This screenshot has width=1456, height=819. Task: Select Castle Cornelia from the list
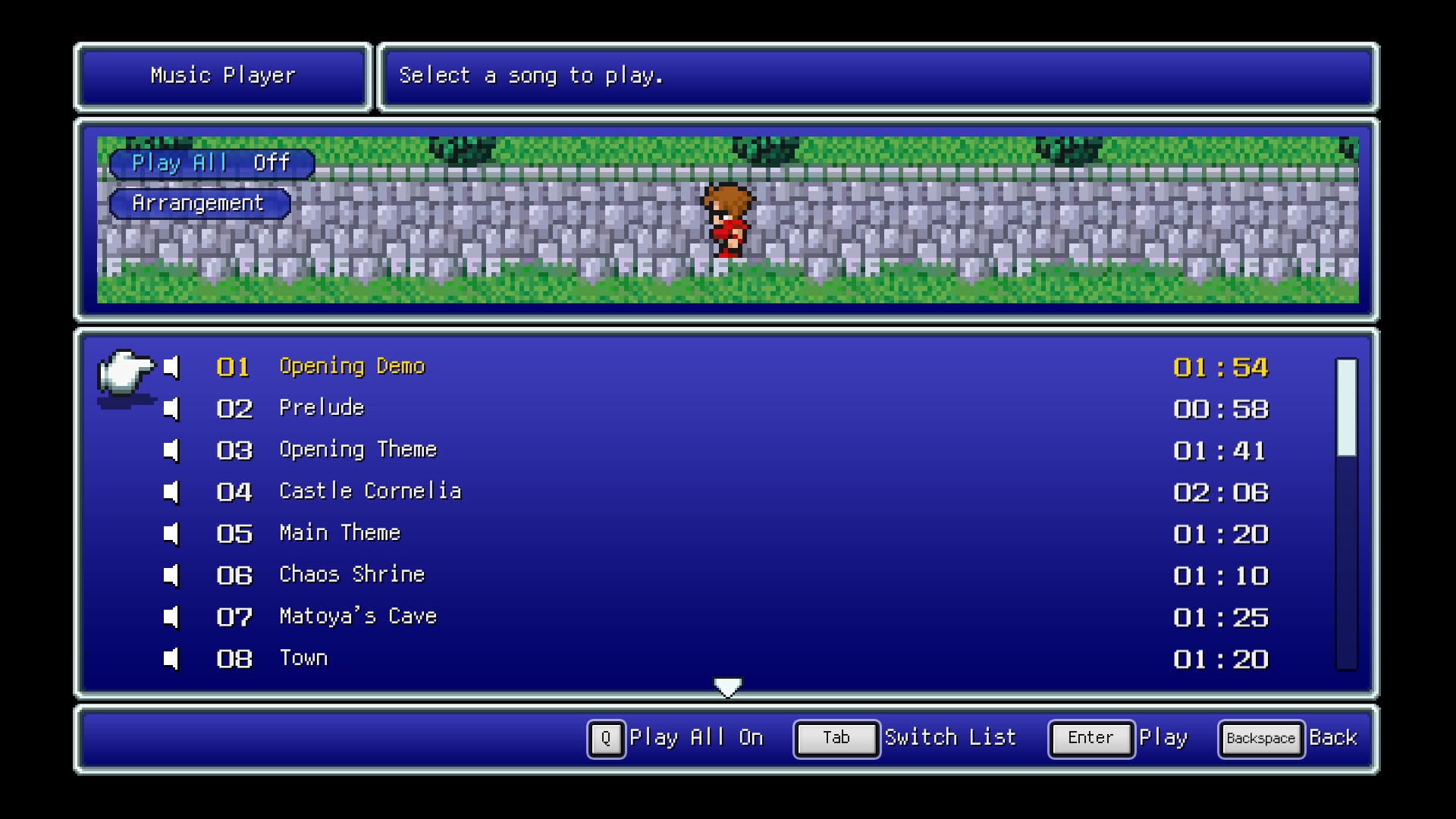(370, 492)
